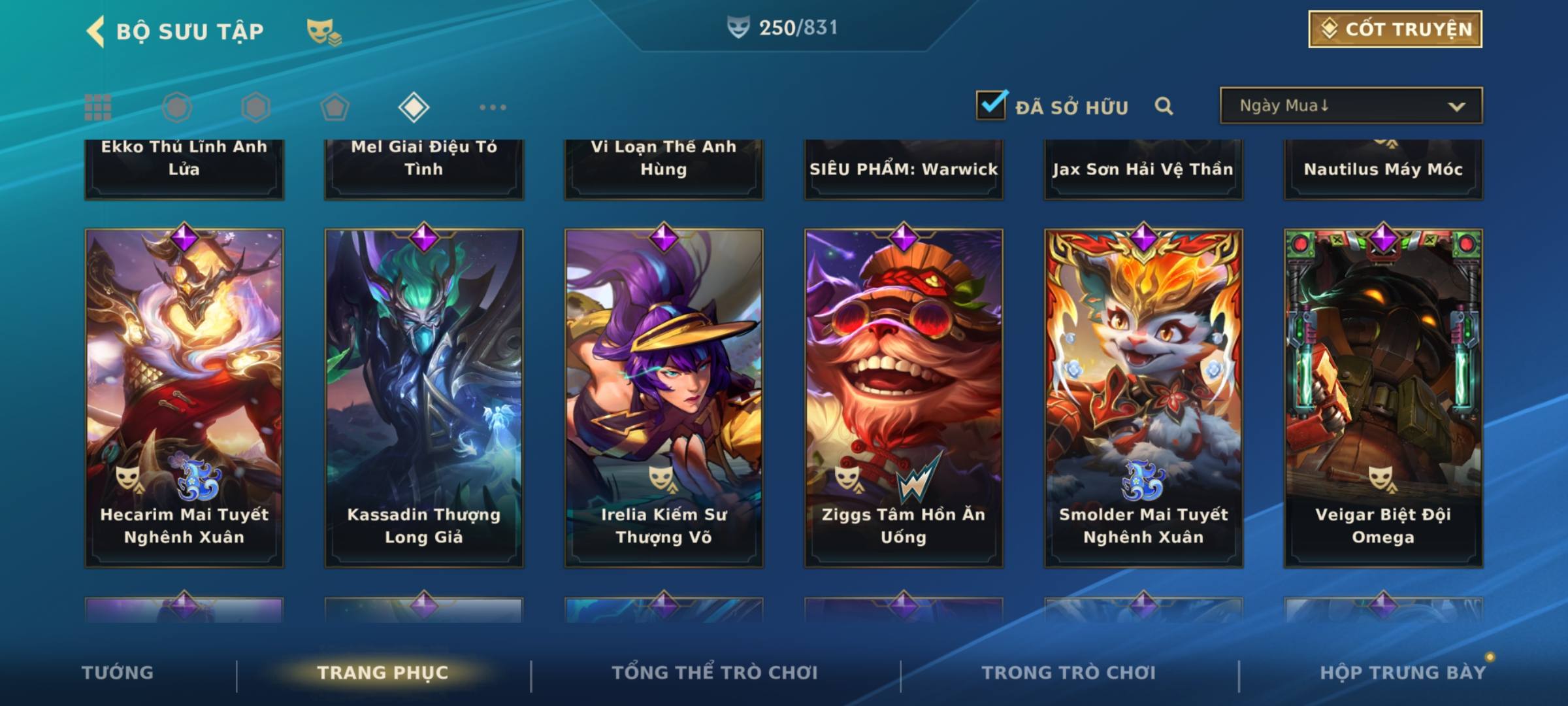This screenshot has height=706, width=1568.
Task: Choose the white diamond rarity filter
Action: (414, 107)
